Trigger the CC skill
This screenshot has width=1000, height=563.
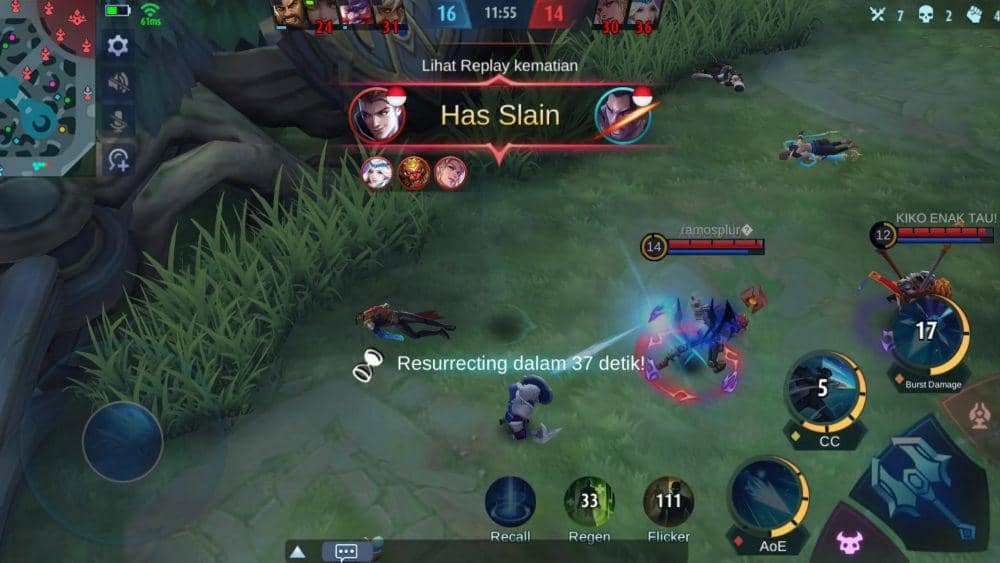[823, 388]
